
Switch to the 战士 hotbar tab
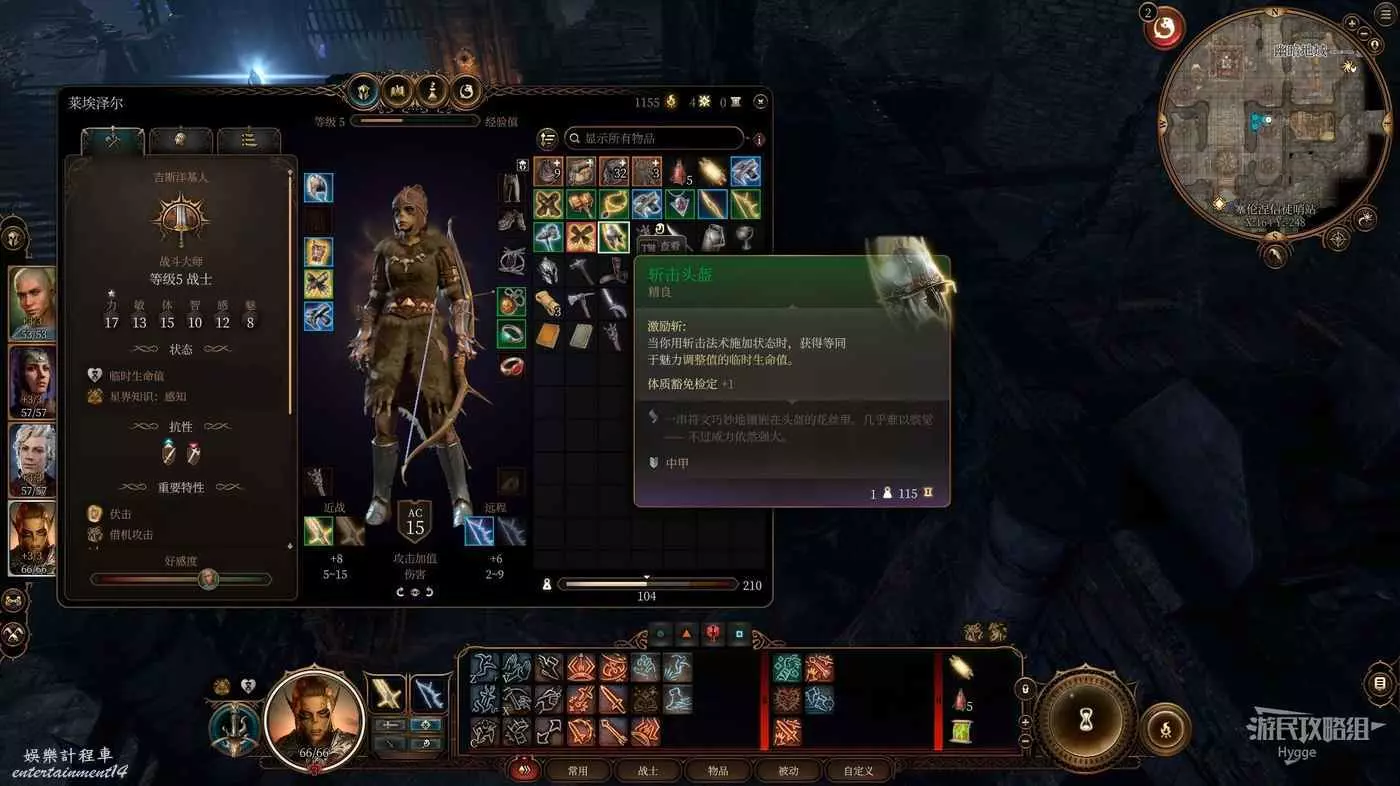coord(647,771)
